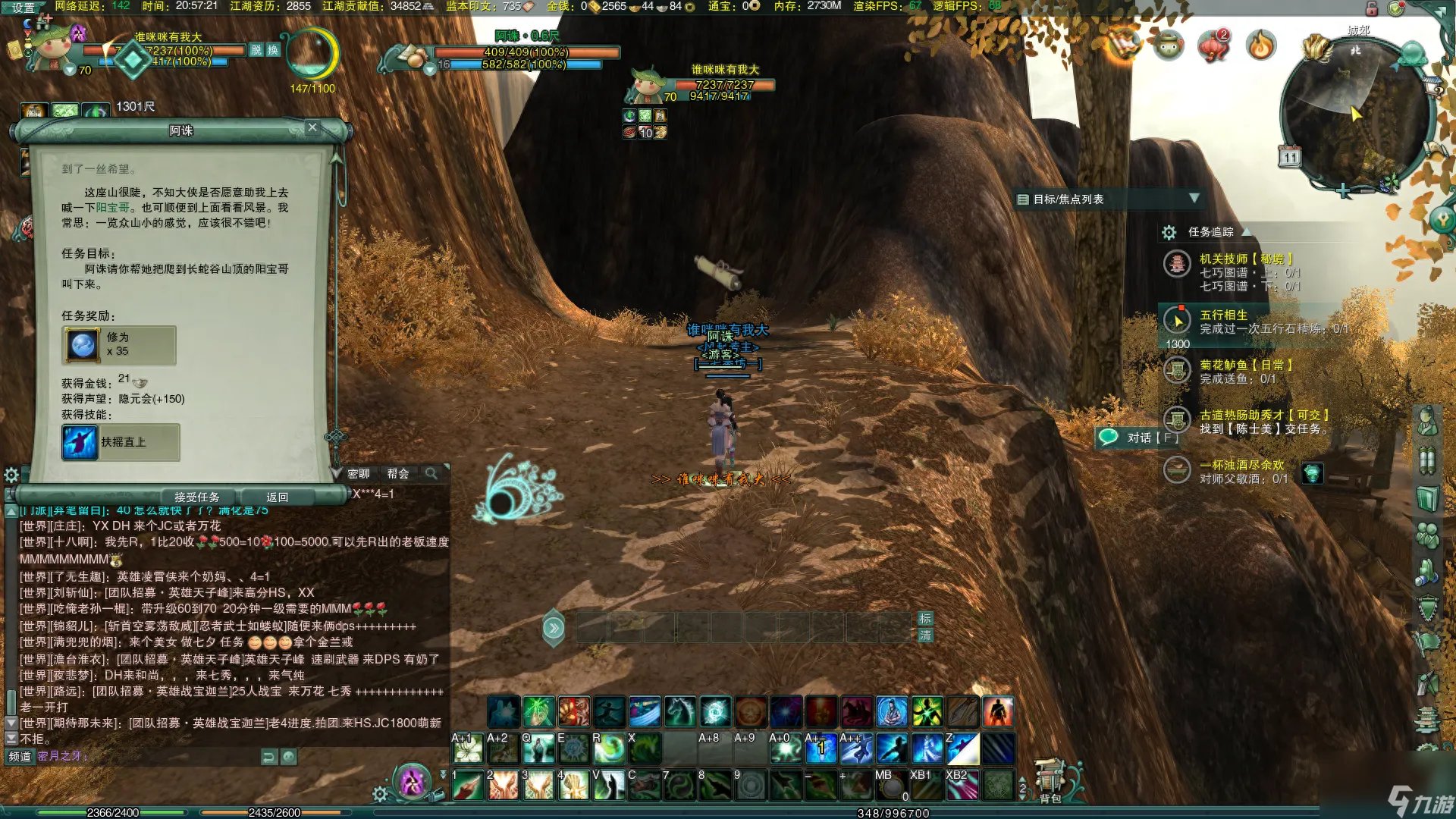Open the 背包 backpack
This screenshot has width=1456, height=819.
pos(1050,783)
